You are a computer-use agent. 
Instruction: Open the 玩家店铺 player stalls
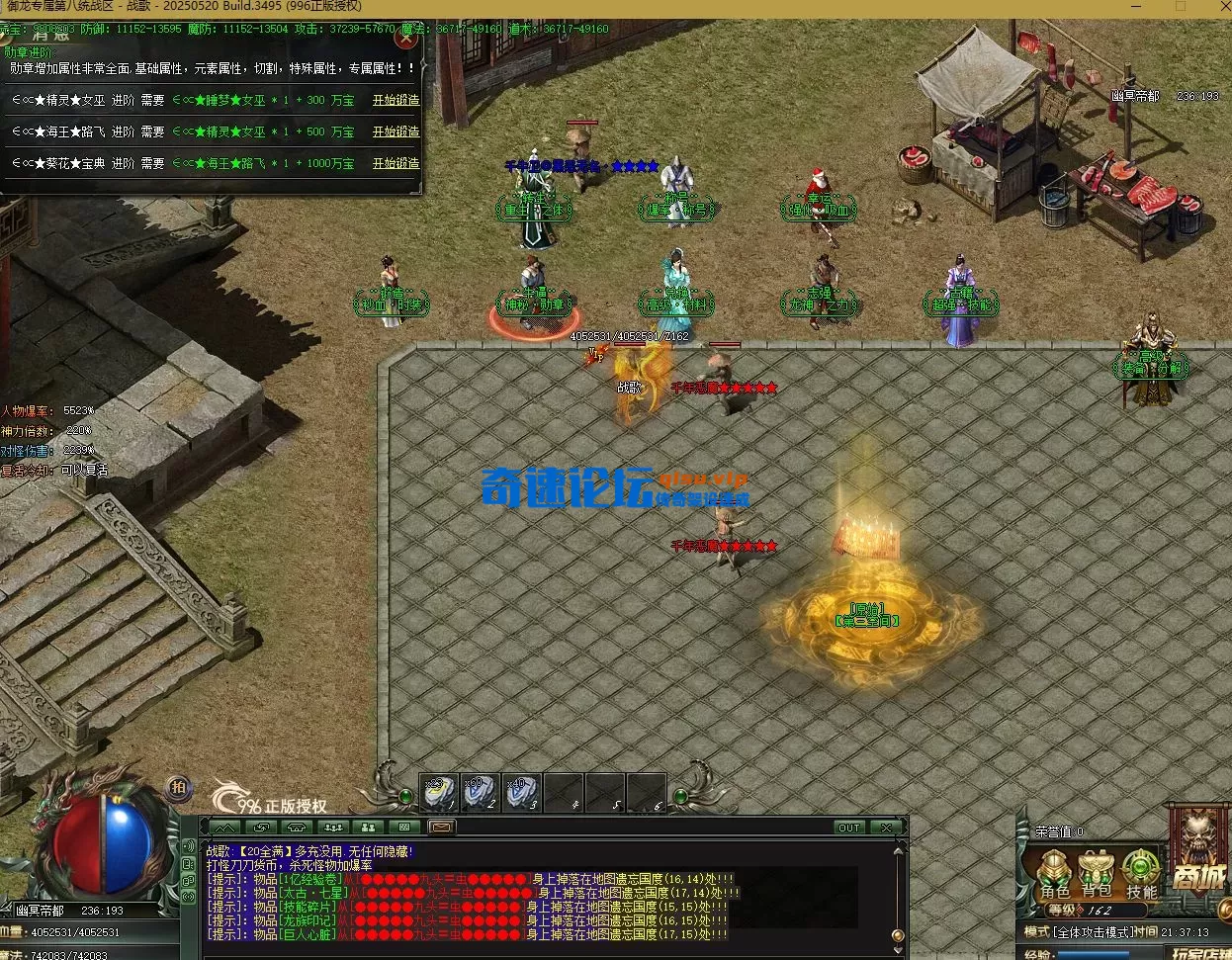tap(1199, 954)
